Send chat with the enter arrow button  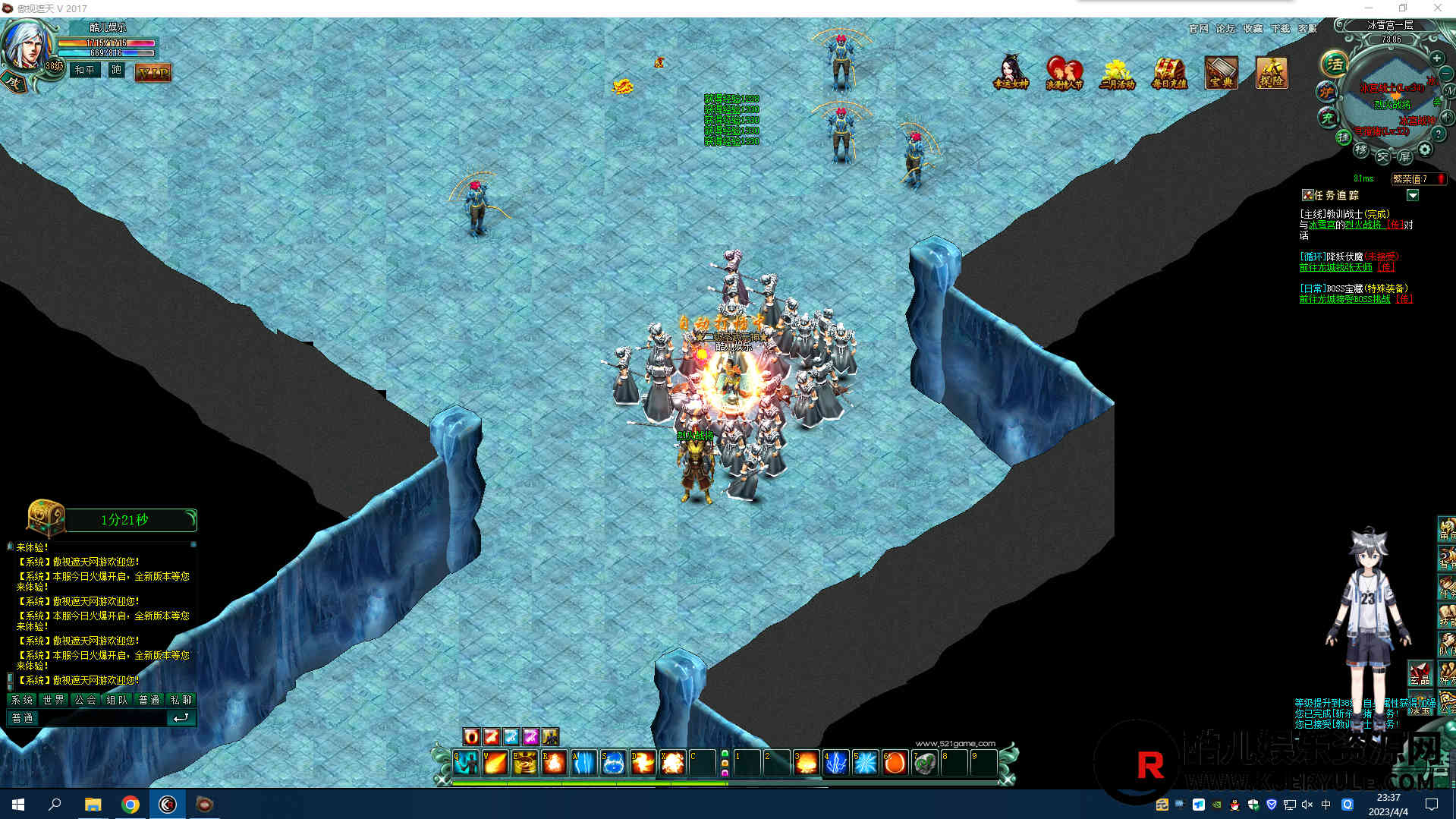(181, 718)
